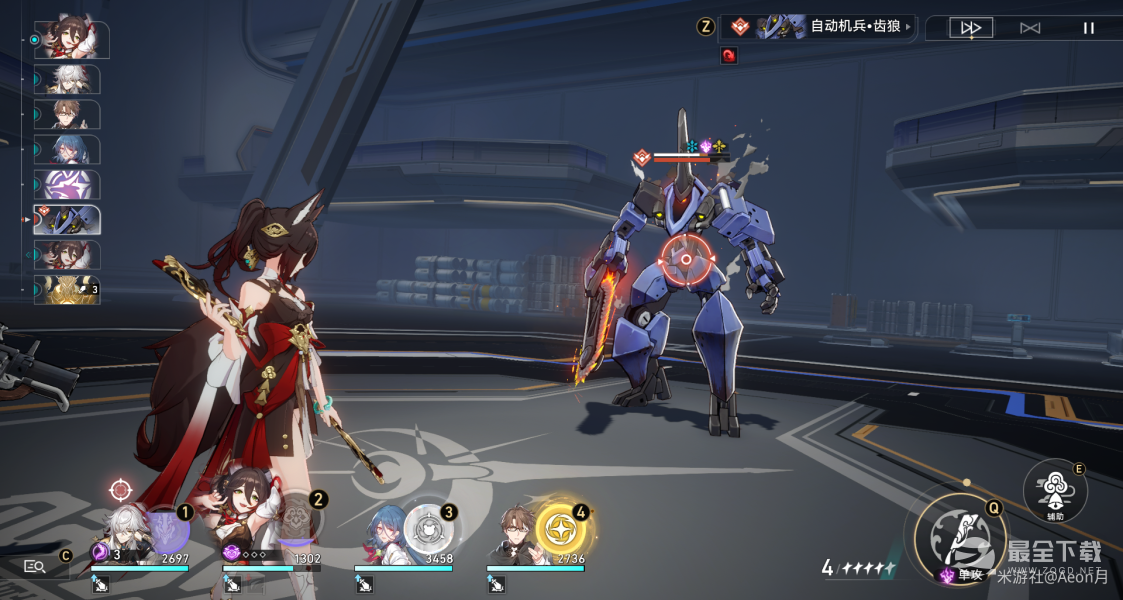
Task: Select the golden turn-order card marked 3
Action: 67,290
